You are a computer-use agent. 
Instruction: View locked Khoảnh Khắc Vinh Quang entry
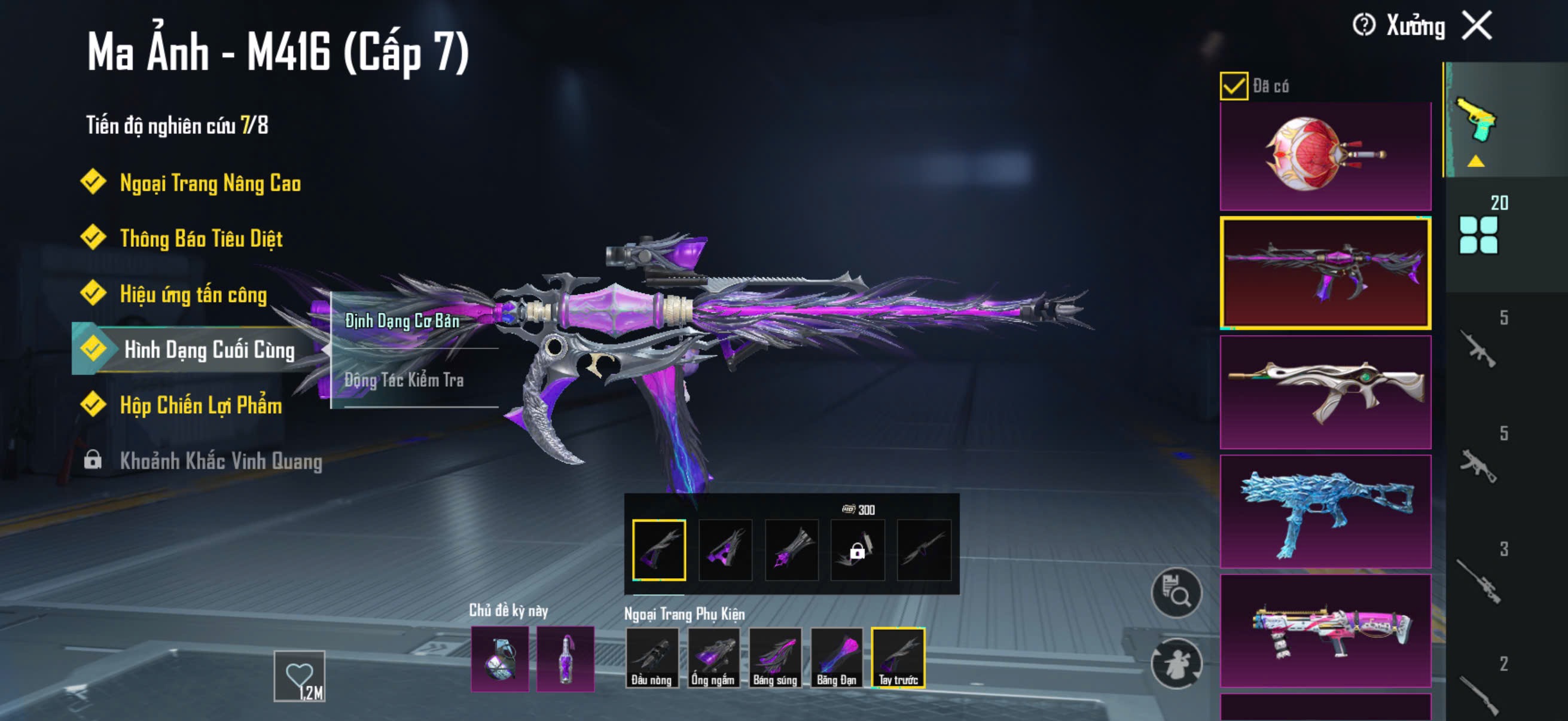coord(219,460)
